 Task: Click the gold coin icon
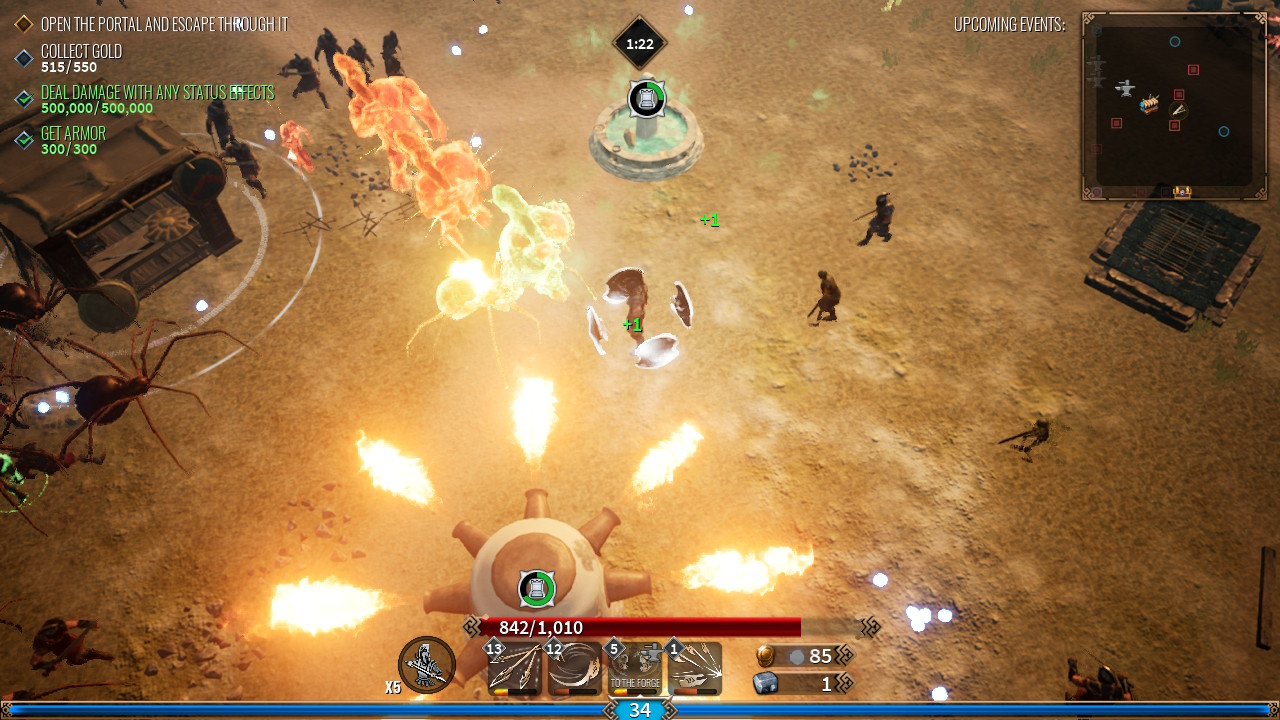click(x=765, y=656)
